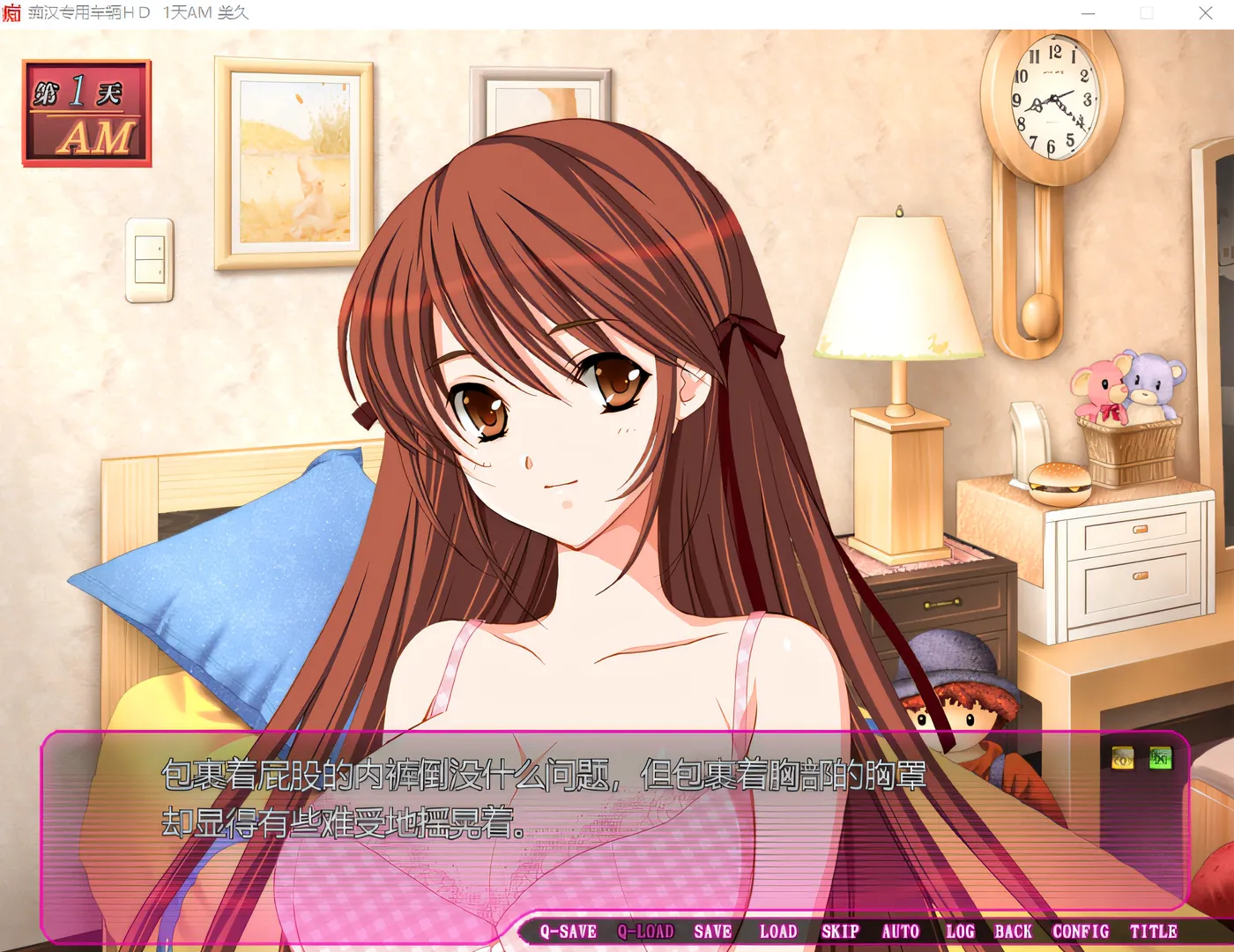Click the game's app icon in title bar

12,13
